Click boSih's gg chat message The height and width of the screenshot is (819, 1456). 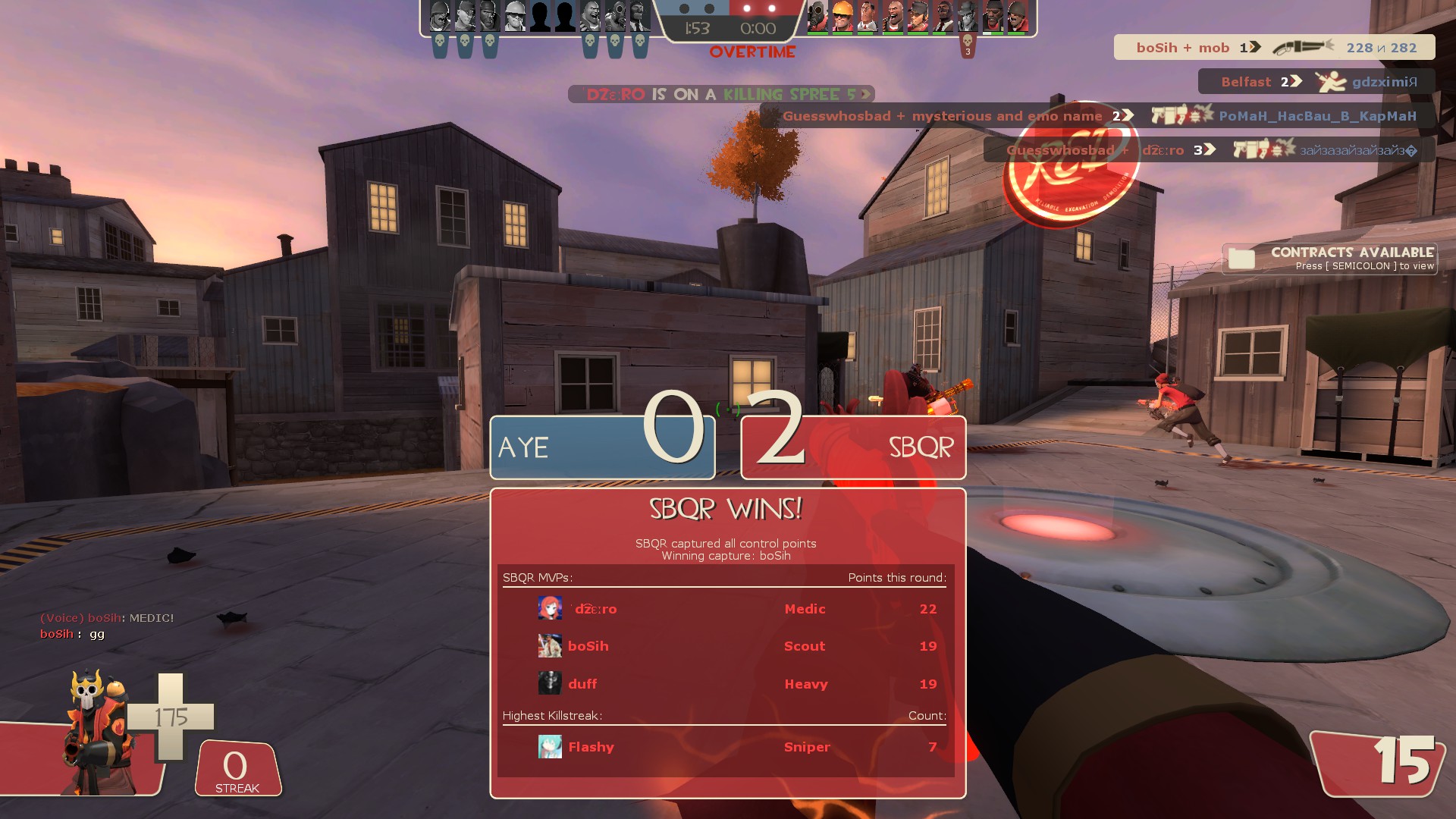click(x=73, y=634)
